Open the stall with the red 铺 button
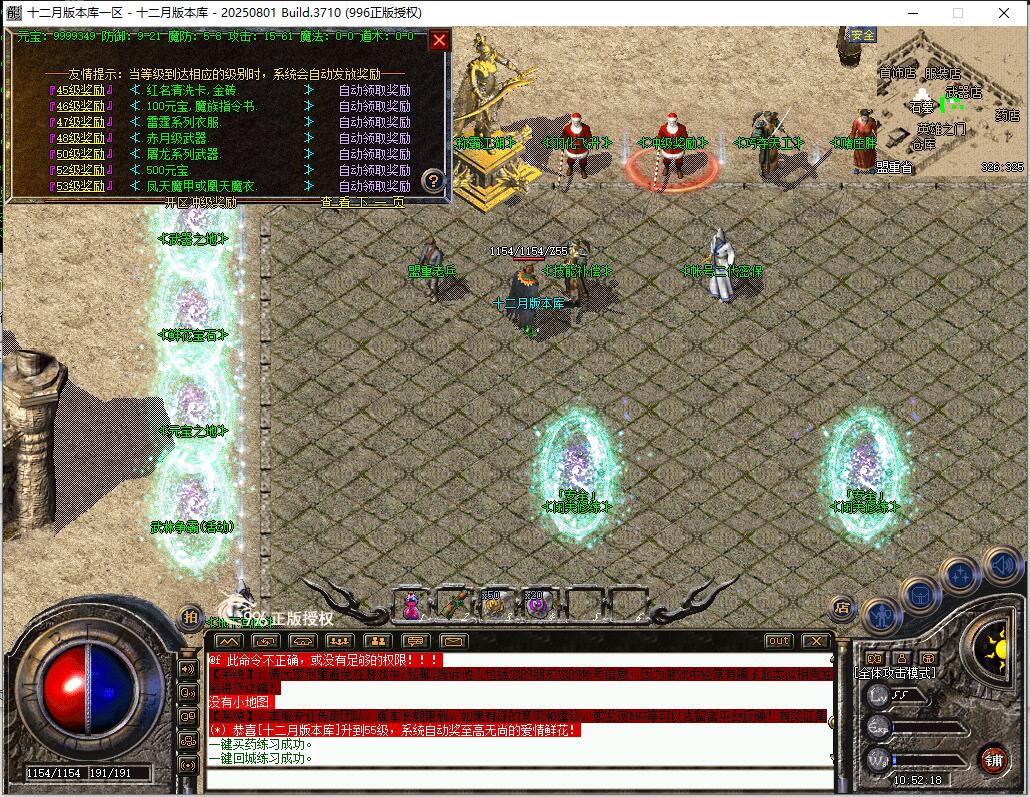 (993, 758)
